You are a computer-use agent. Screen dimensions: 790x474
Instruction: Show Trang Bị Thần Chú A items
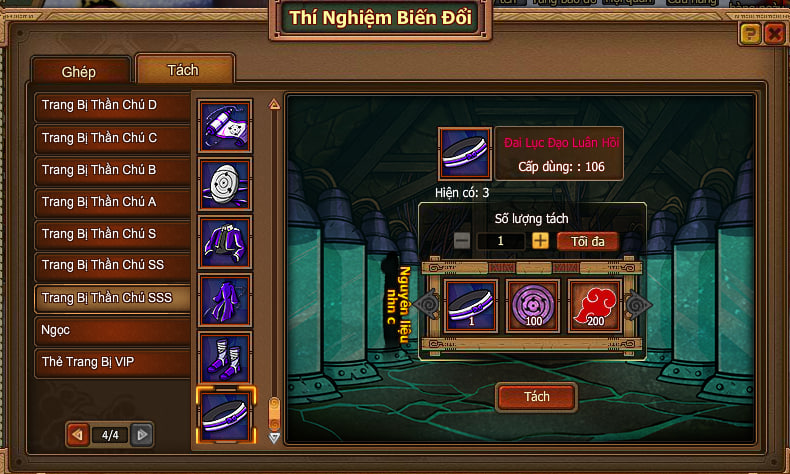pos(110,202)
